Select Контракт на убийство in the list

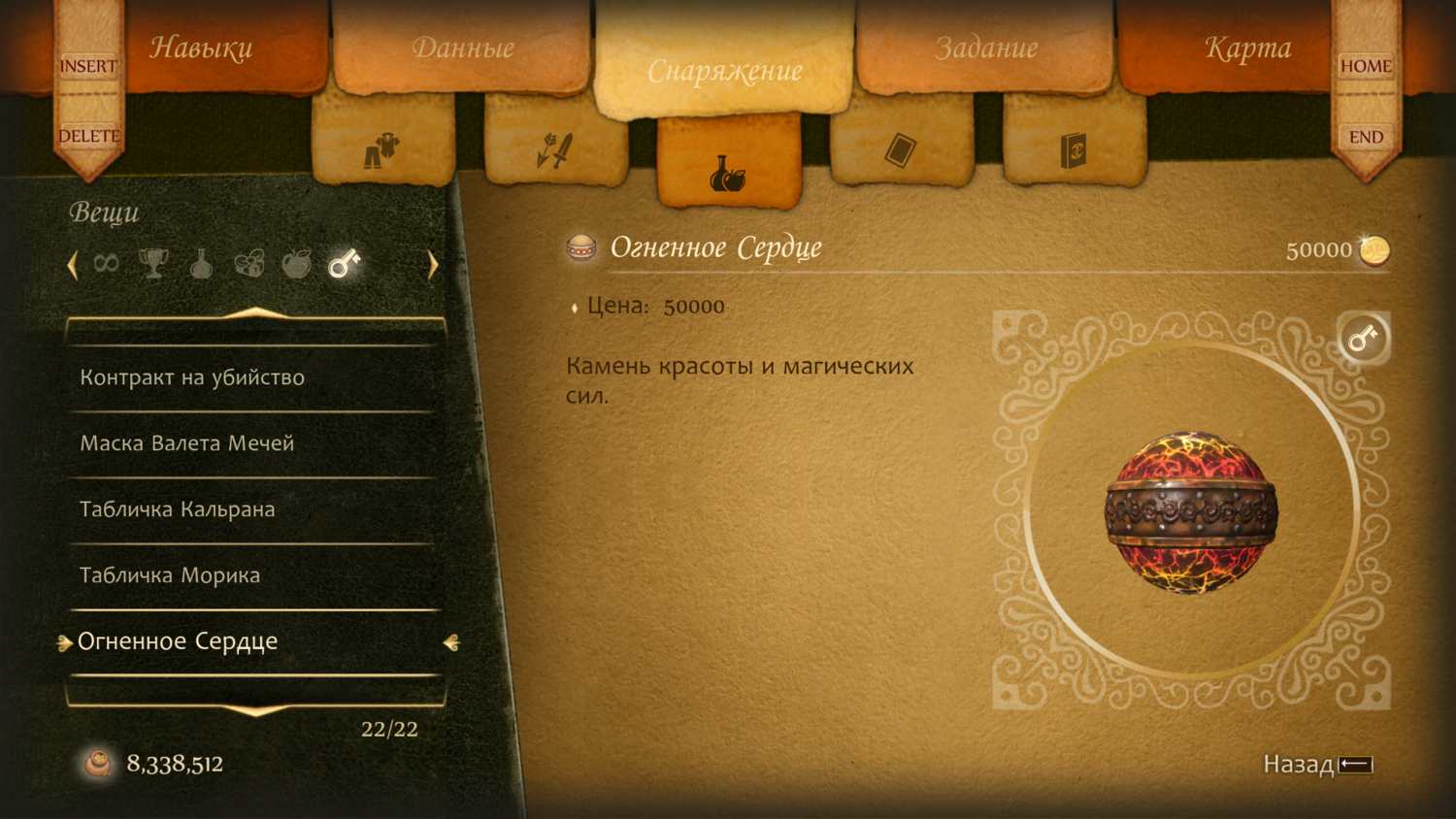192,377
